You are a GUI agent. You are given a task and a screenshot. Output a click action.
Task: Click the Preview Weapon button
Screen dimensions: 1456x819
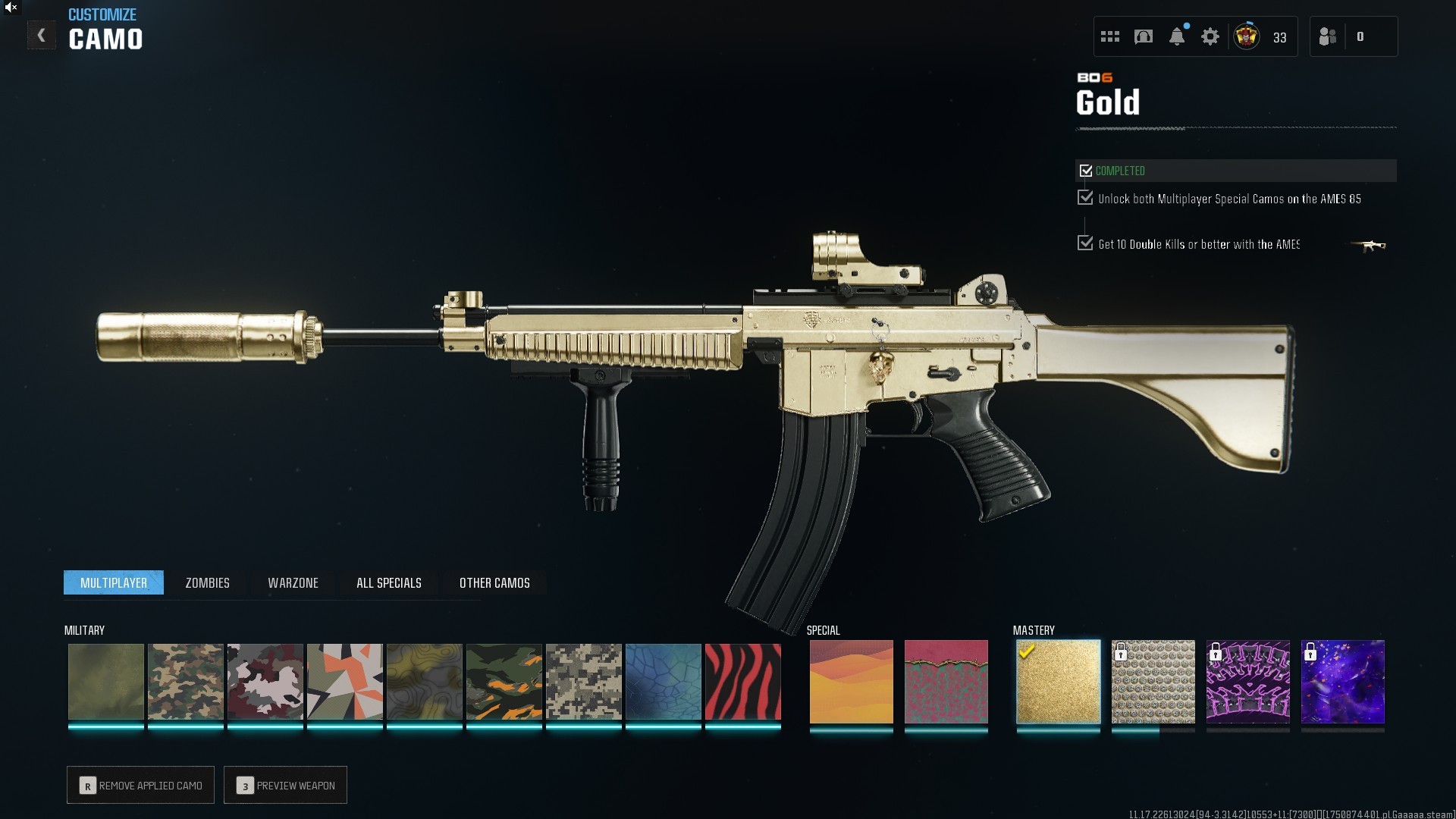point(285,785)
